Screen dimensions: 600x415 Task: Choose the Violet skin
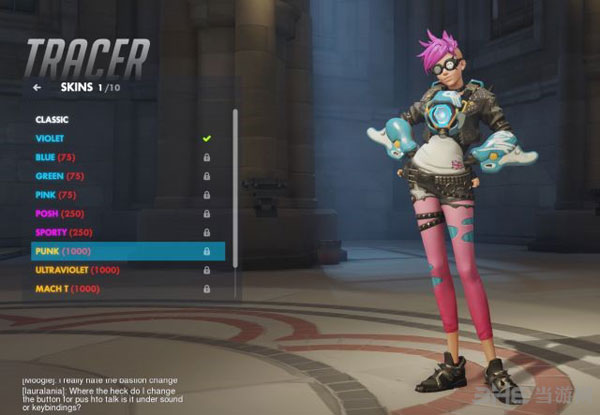tap(50, 138)
